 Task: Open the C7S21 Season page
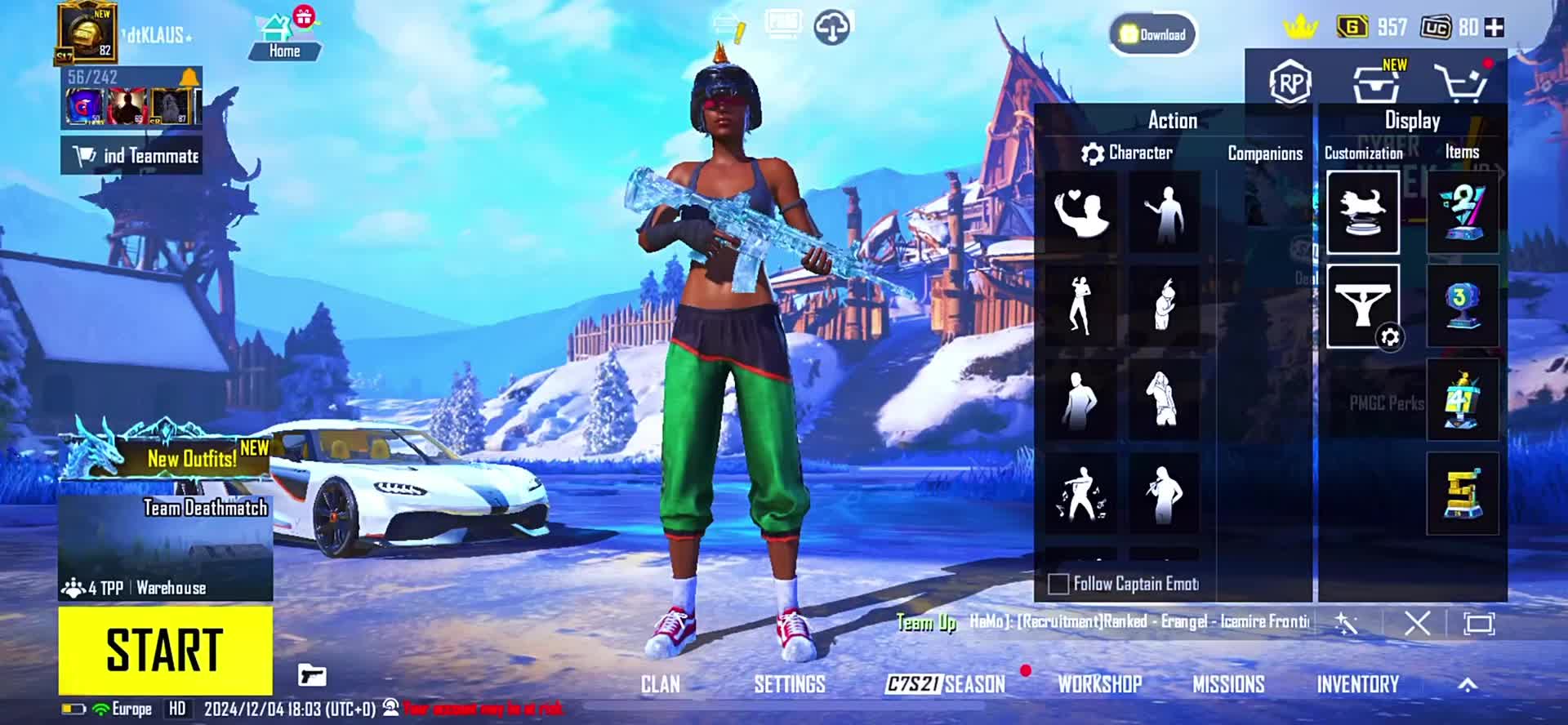(x=946, y=684)
